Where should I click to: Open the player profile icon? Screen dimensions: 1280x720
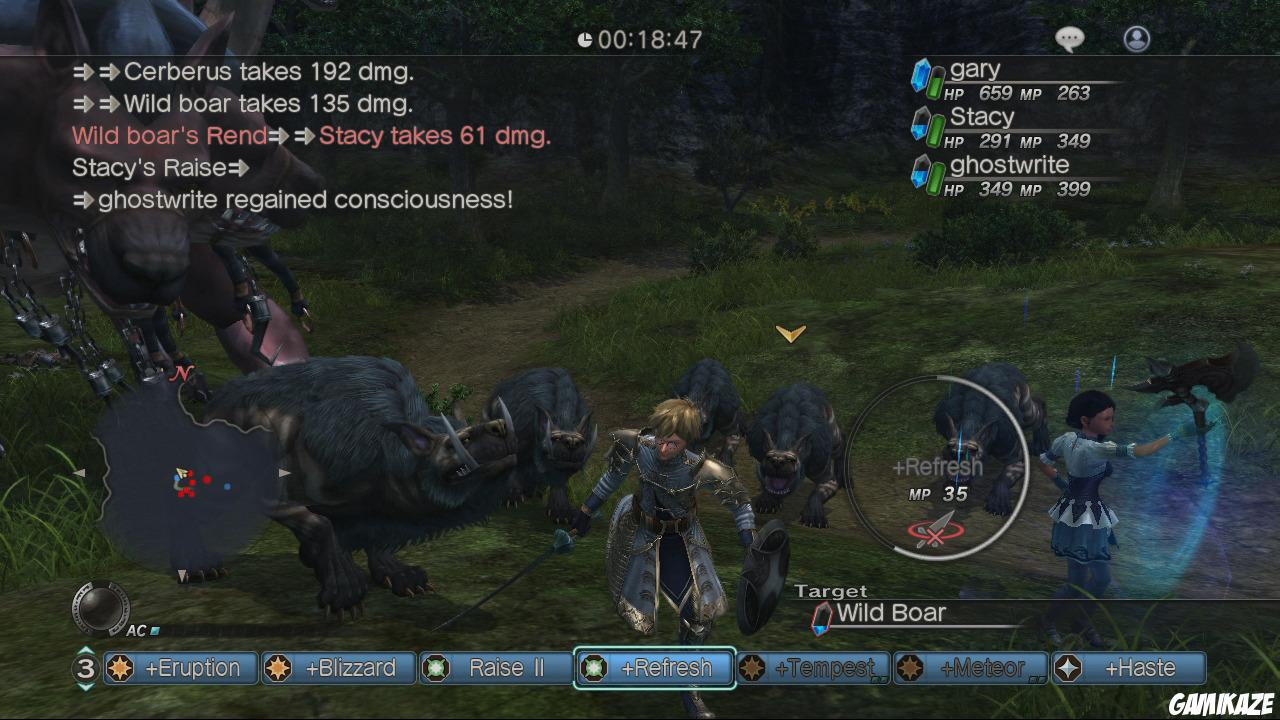pos(1137,39)
